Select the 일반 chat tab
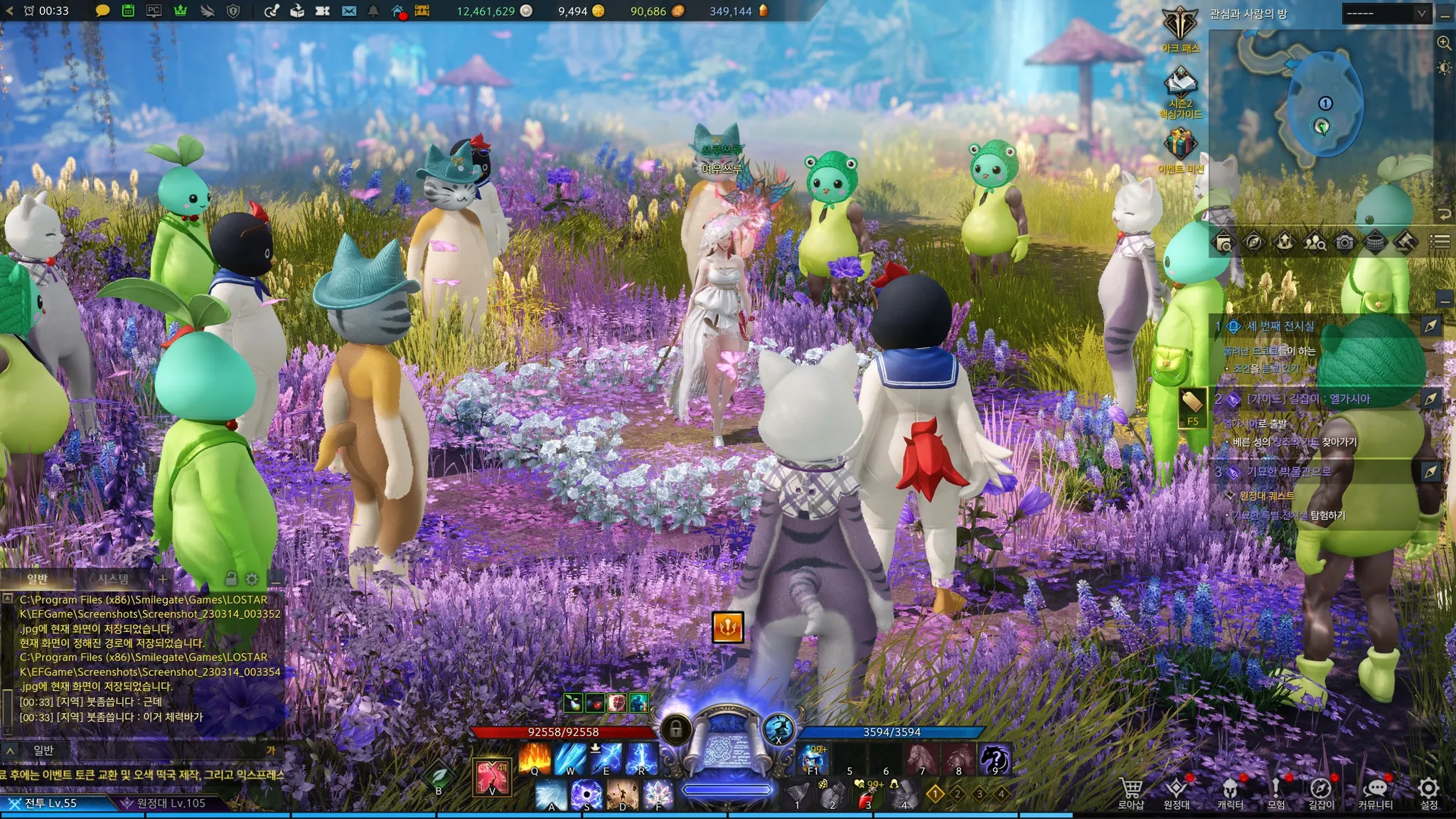 pos(37,579)
